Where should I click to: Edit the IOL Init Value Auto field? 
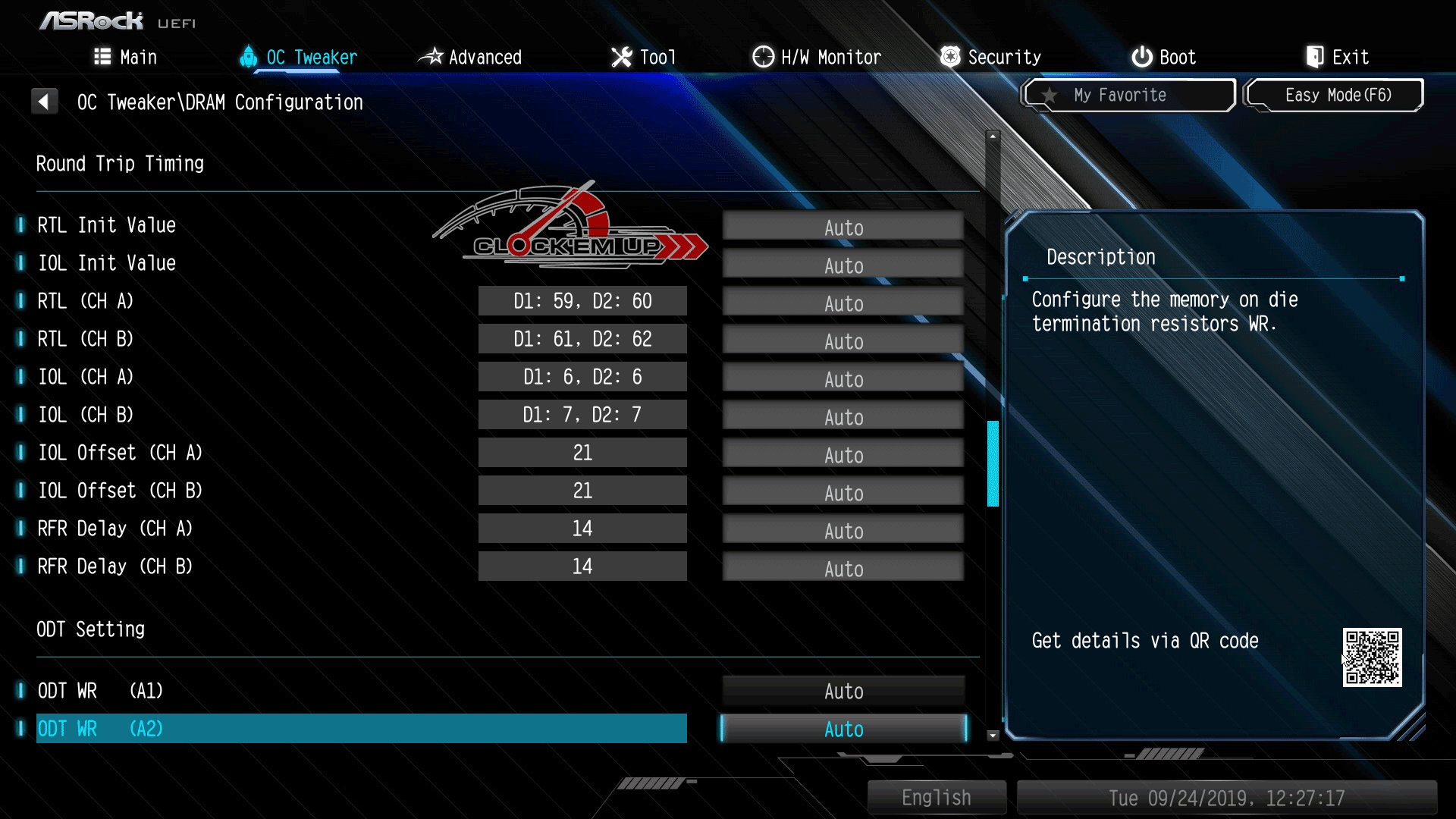click(x=843, y=265)
